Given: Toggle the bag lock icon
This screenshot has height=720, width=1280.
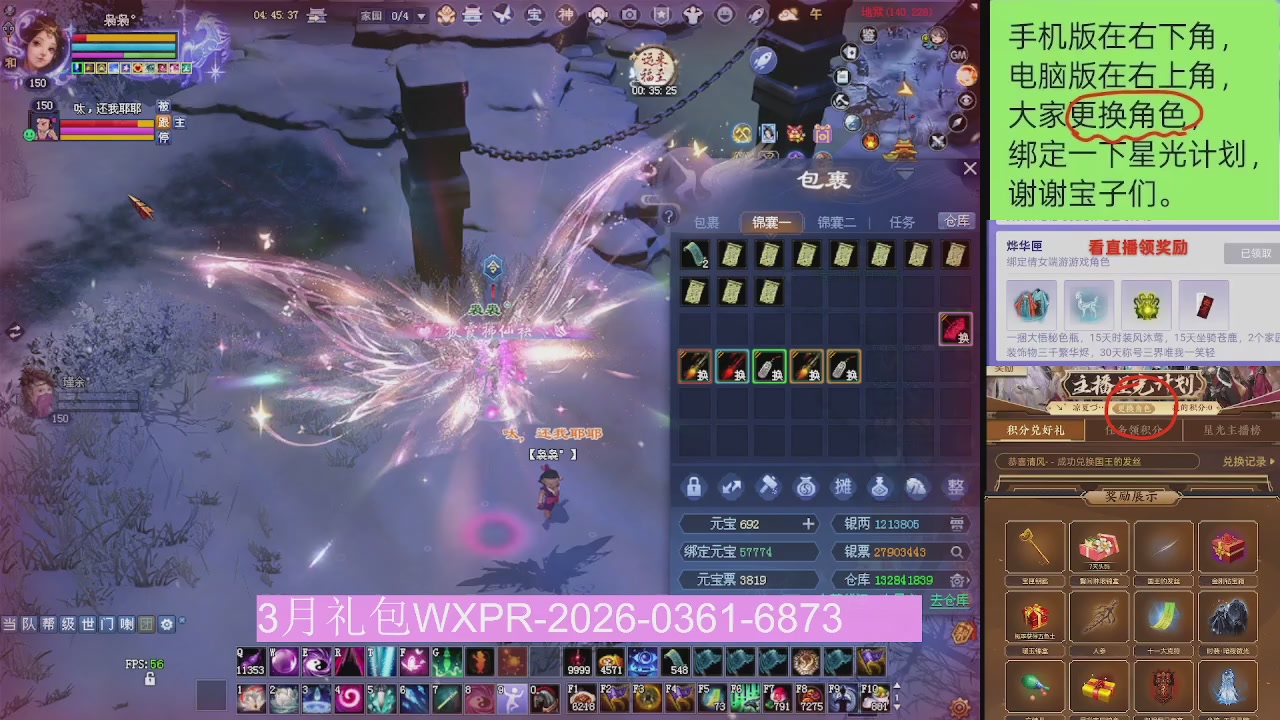Looking at the screenshot, I should [694, 487].
